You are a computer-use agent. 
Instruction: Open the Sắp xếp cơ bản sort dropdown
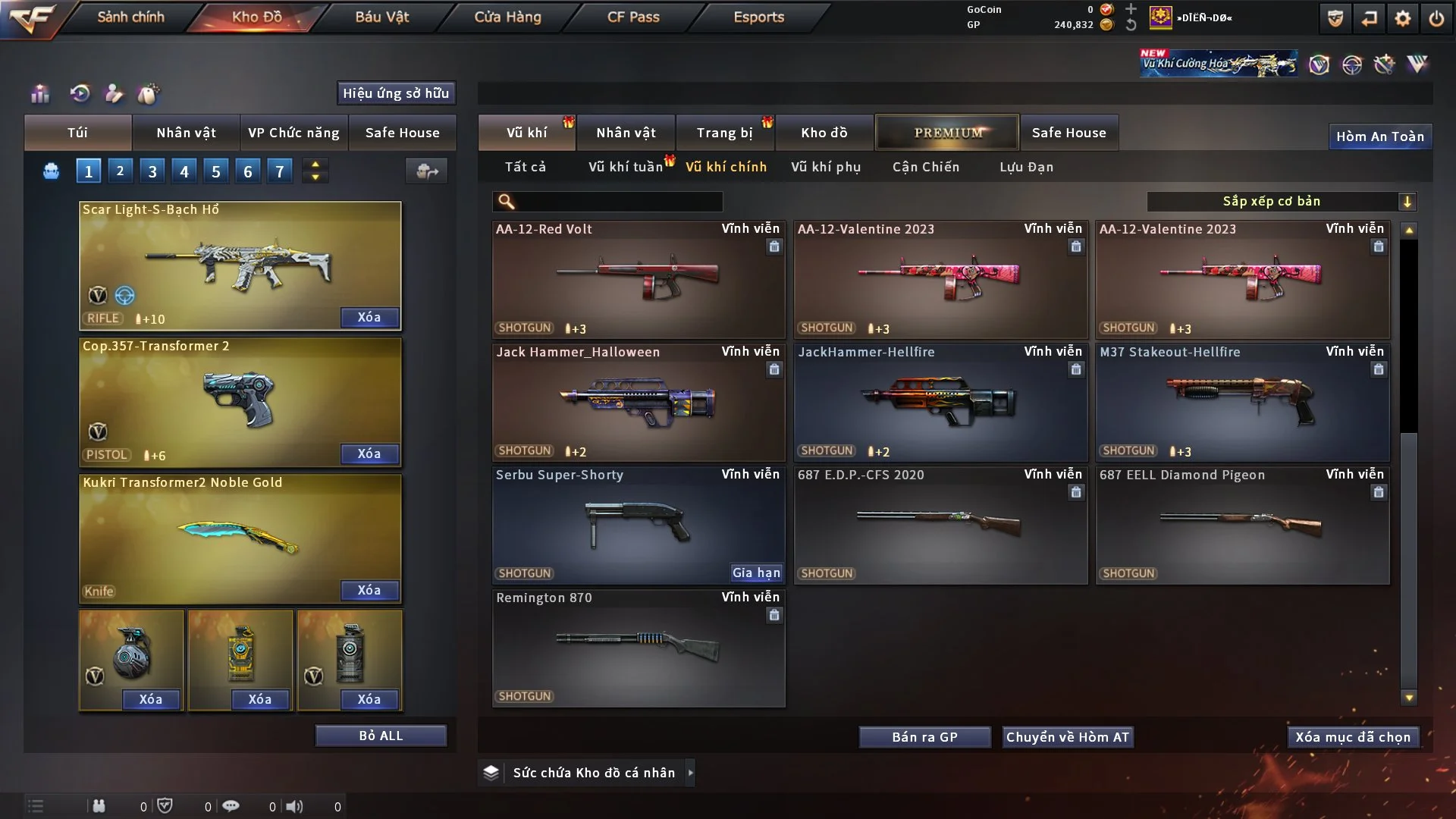tap(1280, 201)
